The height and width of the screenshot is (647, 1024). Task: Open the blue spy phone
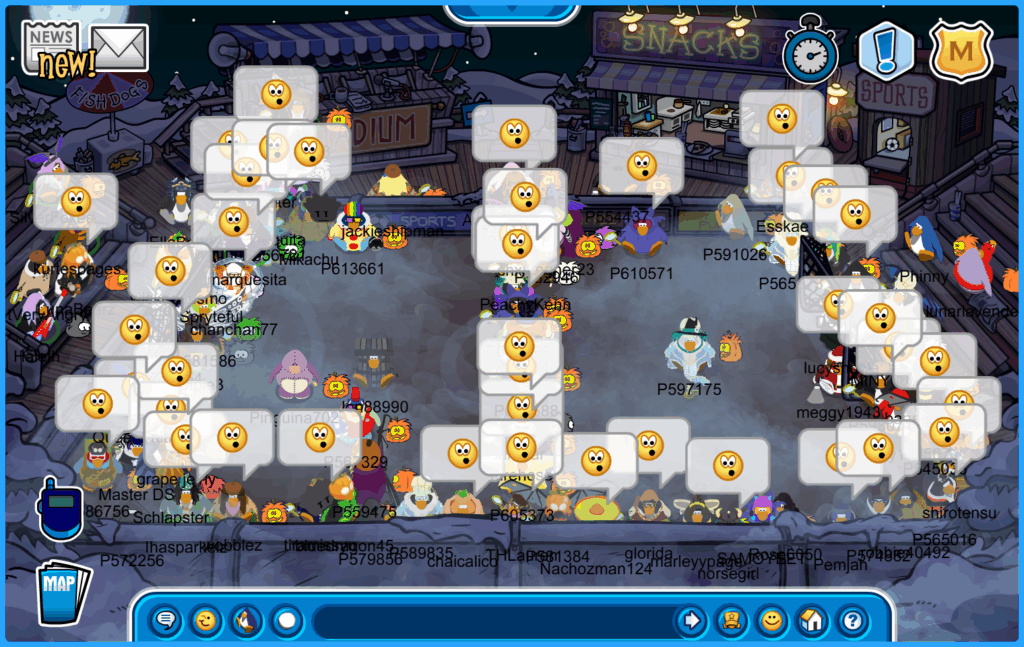59,509
